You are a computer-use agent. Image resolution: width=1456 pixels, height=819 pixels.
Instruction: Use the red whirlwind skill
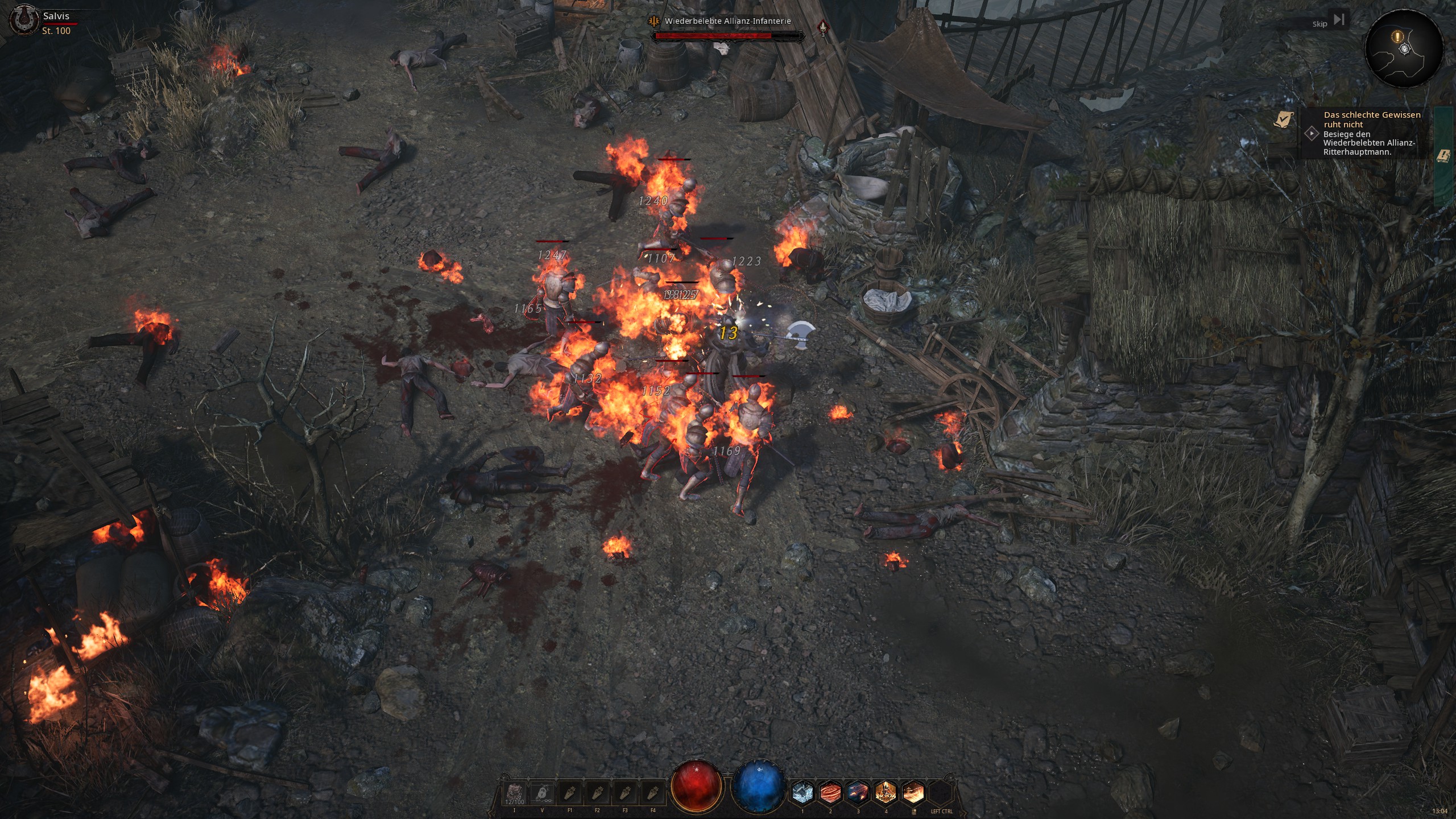[830, 792]
